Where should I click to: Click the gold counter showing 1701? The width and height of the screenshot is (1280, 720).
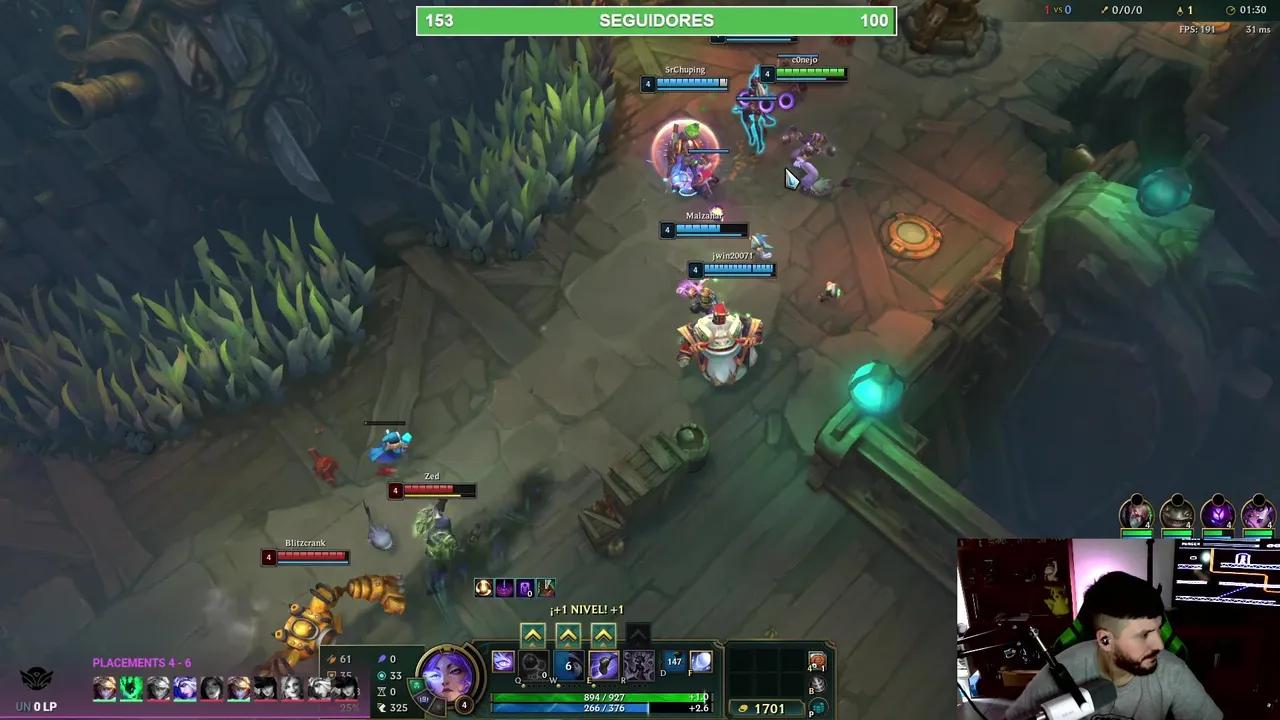coord(768,707)
